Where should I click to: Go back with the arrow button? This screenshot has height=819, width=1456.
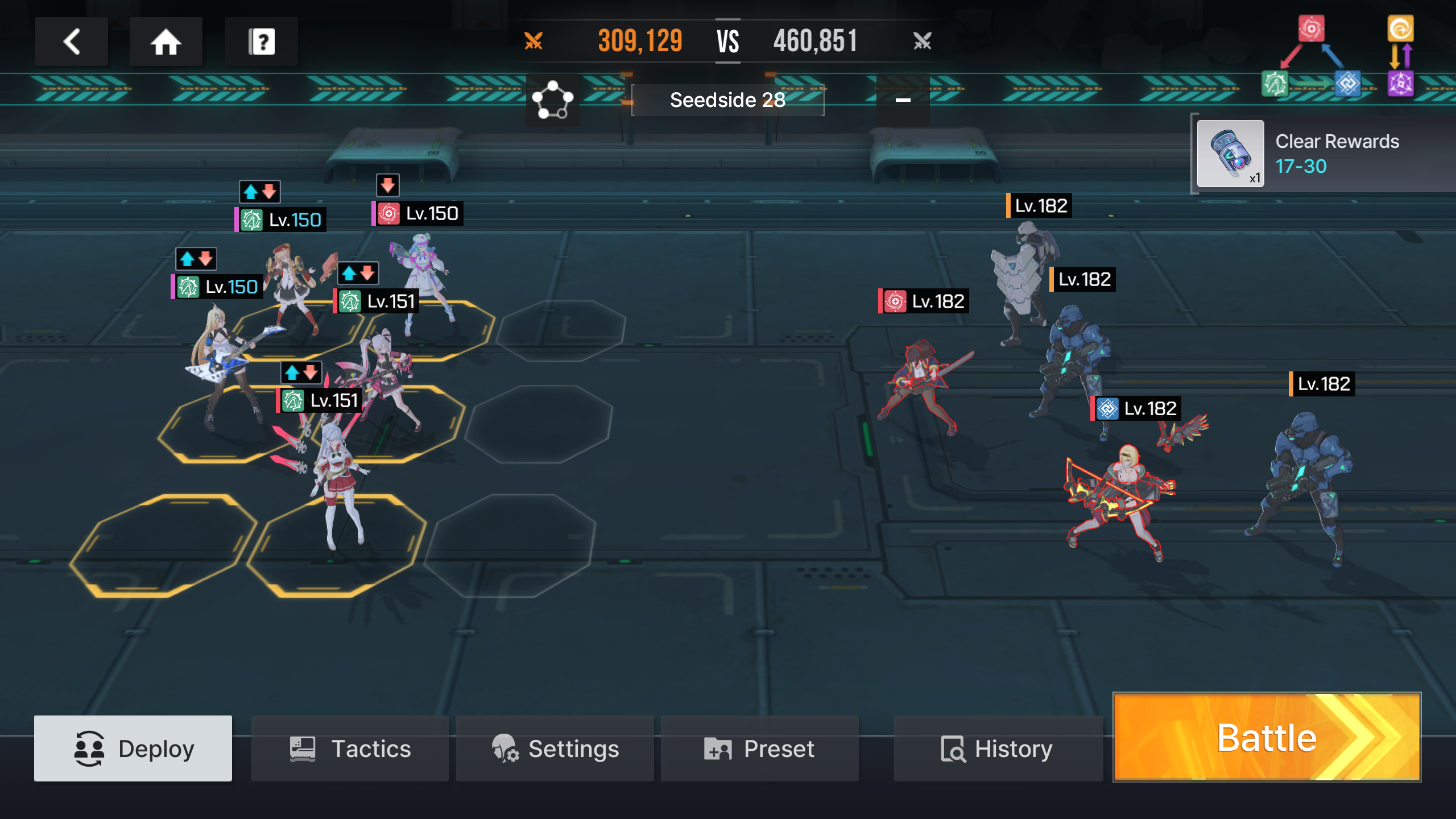click(x=72, y=42)
